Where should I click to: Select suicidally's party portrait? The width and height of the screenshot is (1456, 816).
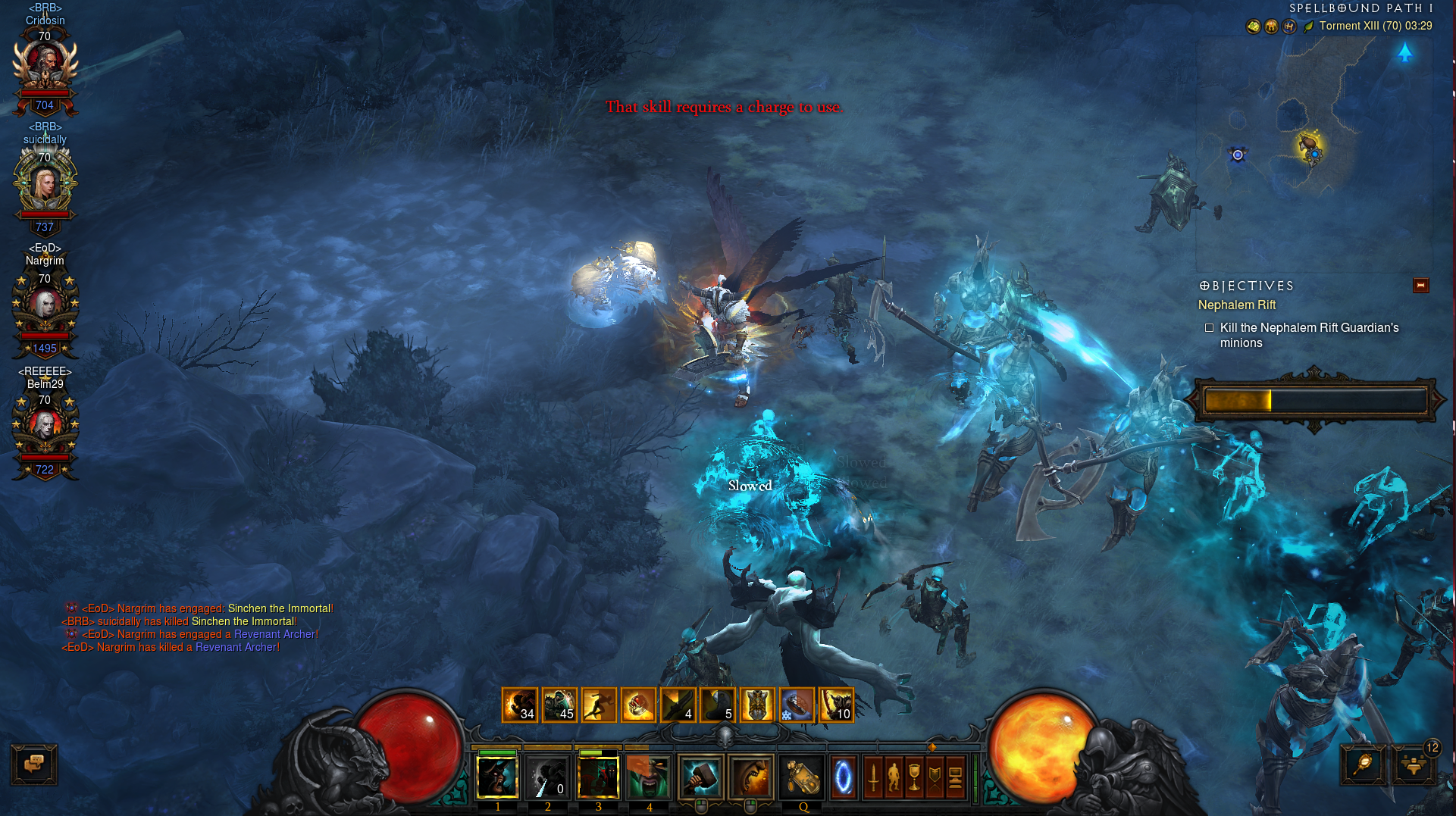tap(45, 186)
